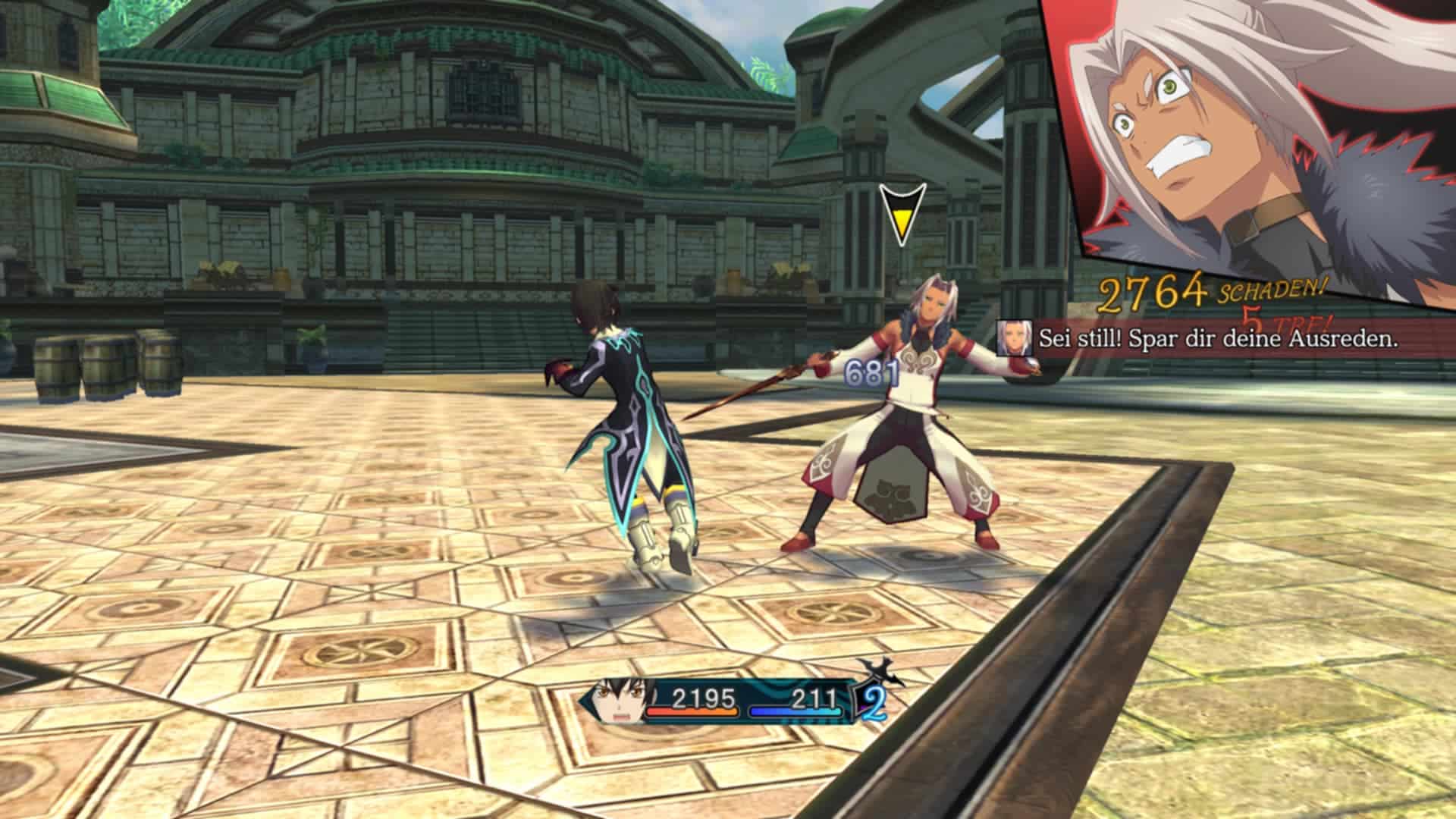Screen dimensions: 1456x819
Task: Click the speaker portrait beside the subtitle line
Action: point(1015,337)
